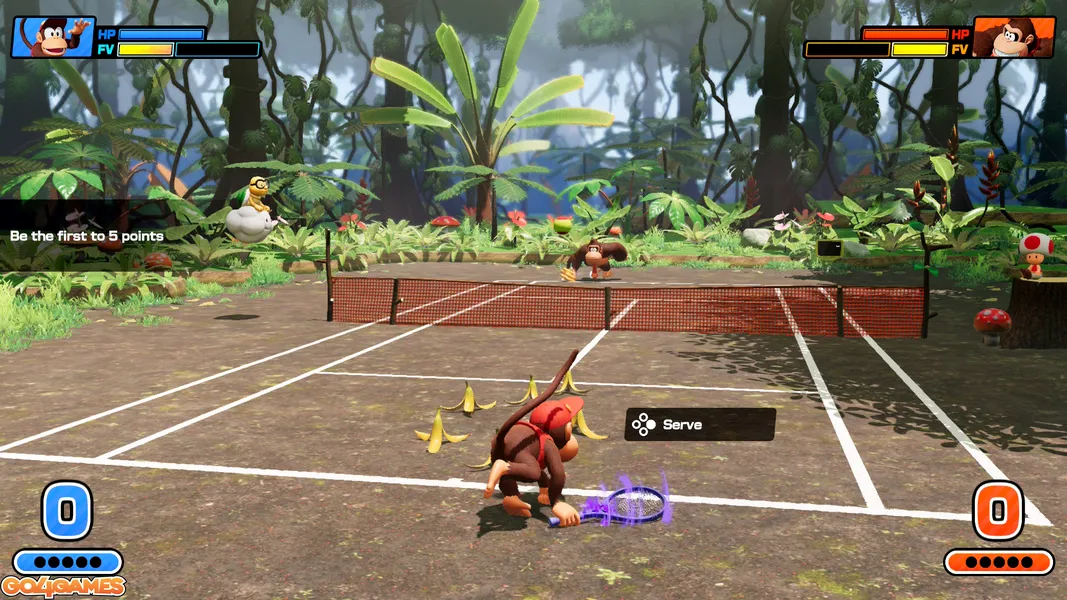Click the GO4GAMES watermark logo
The height and width of the screenshot is (600, 1067).
point(63,587)
